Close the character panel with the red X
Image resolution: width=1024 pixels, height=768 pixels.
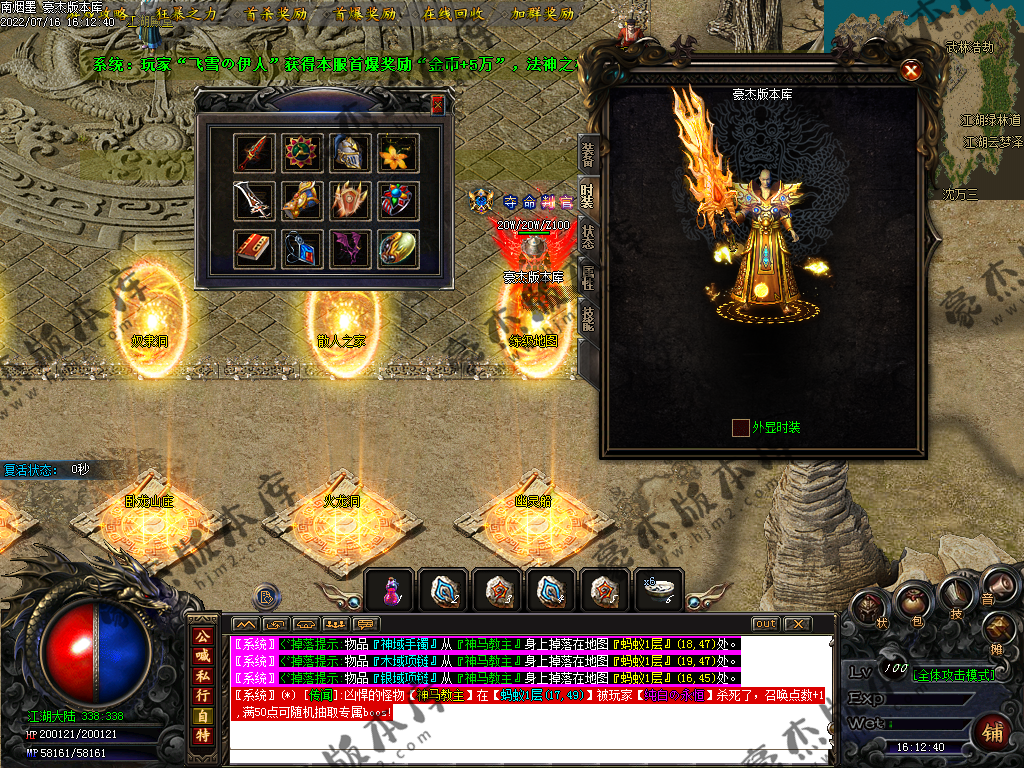point(910,70)
